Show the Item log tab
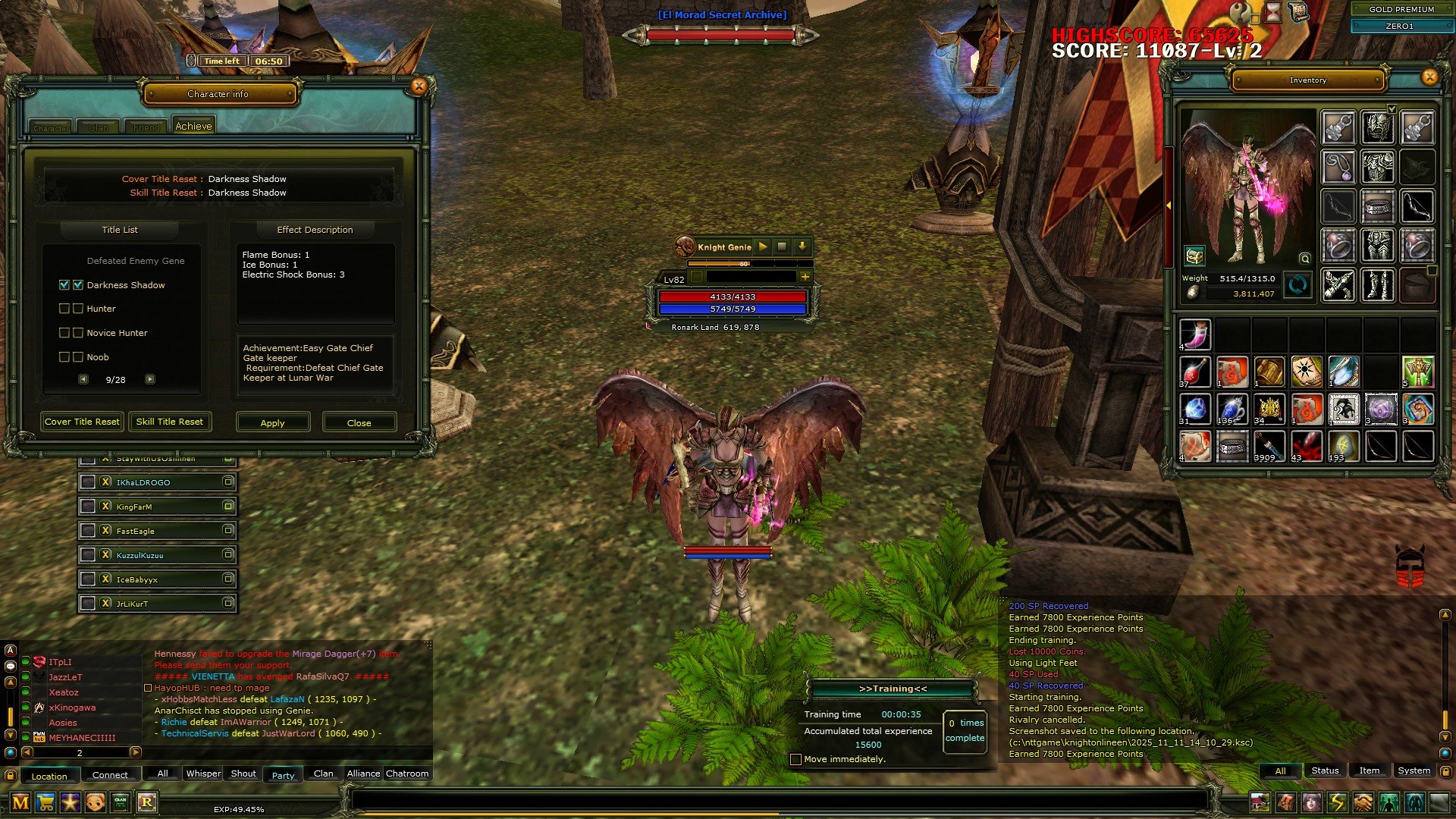This screenshot has height=819, width=1456. coord(1369,770)
